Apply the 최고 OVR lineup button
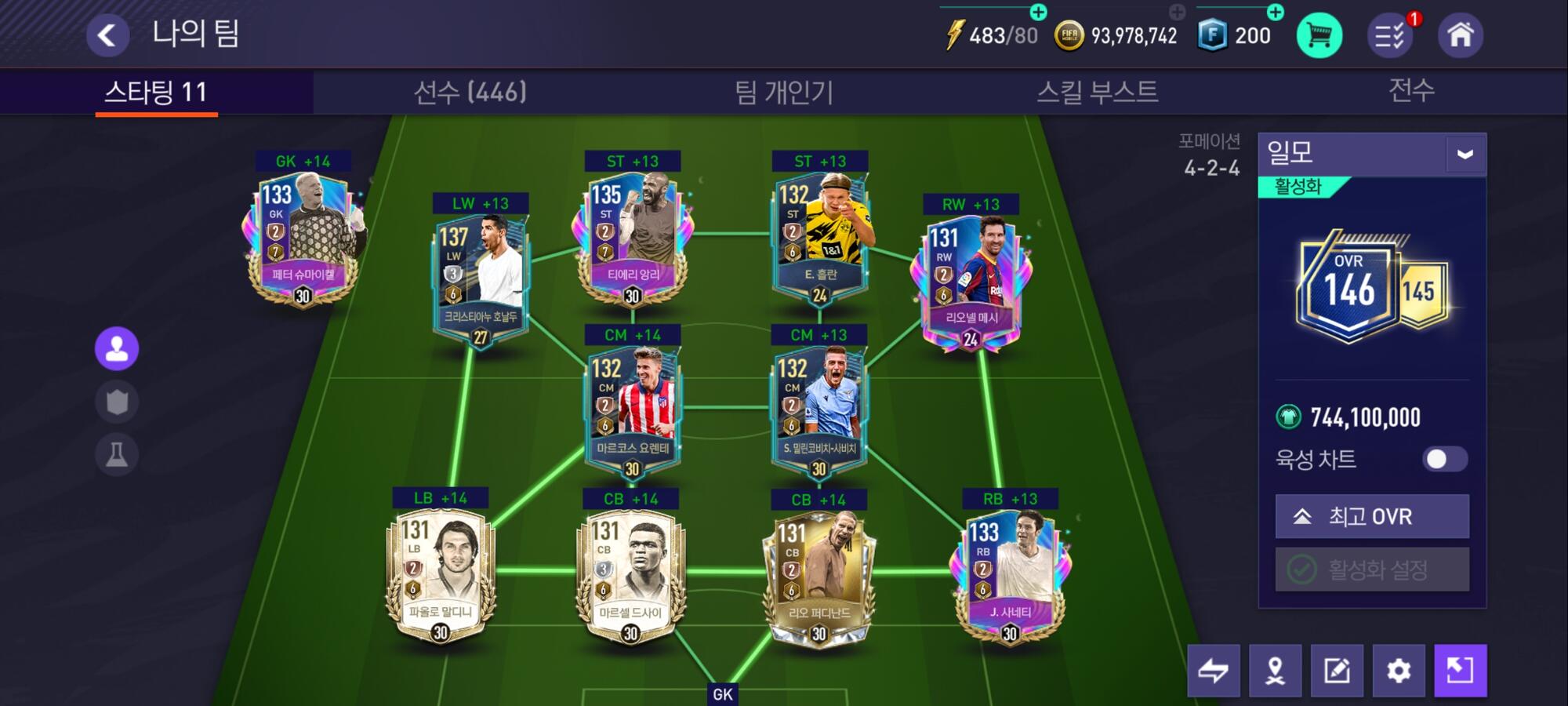 click(x=1372, y=516)
